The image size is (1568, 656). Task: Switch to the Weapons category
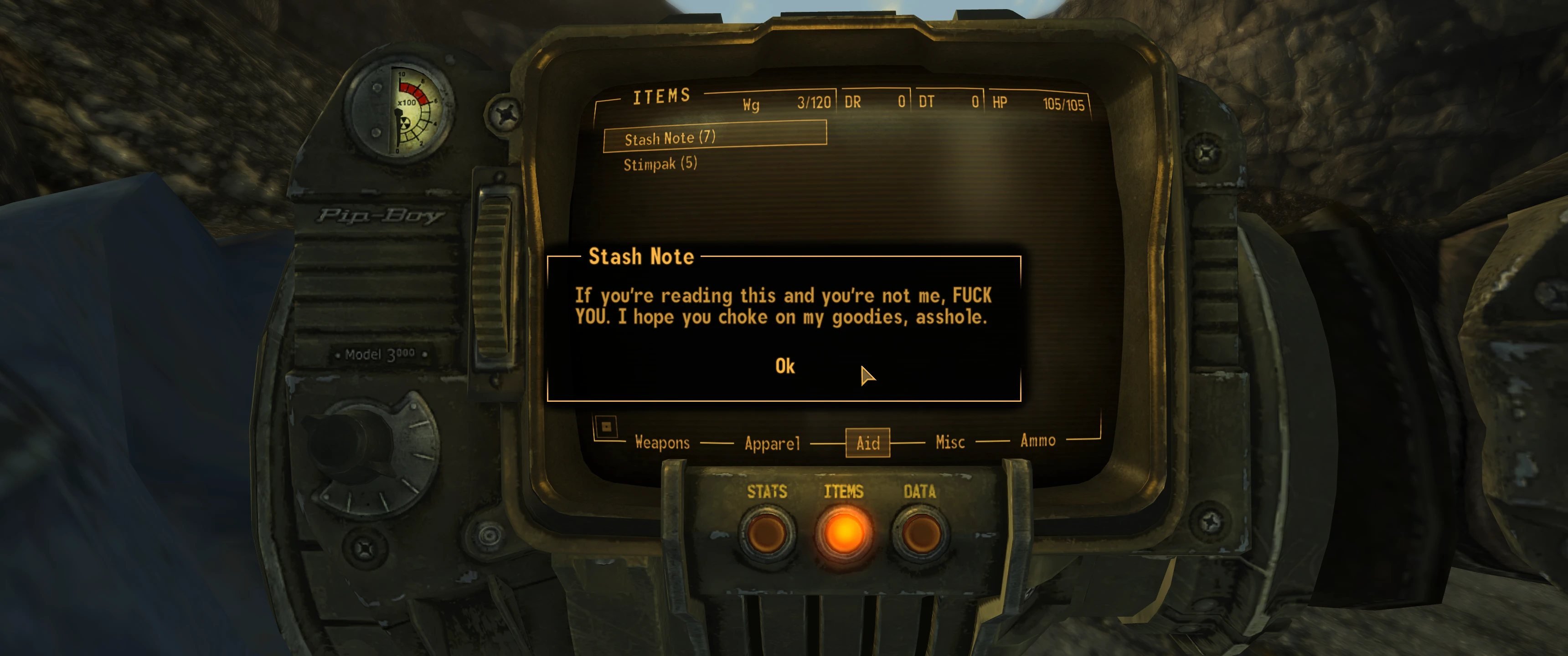(x=662, y=442)
